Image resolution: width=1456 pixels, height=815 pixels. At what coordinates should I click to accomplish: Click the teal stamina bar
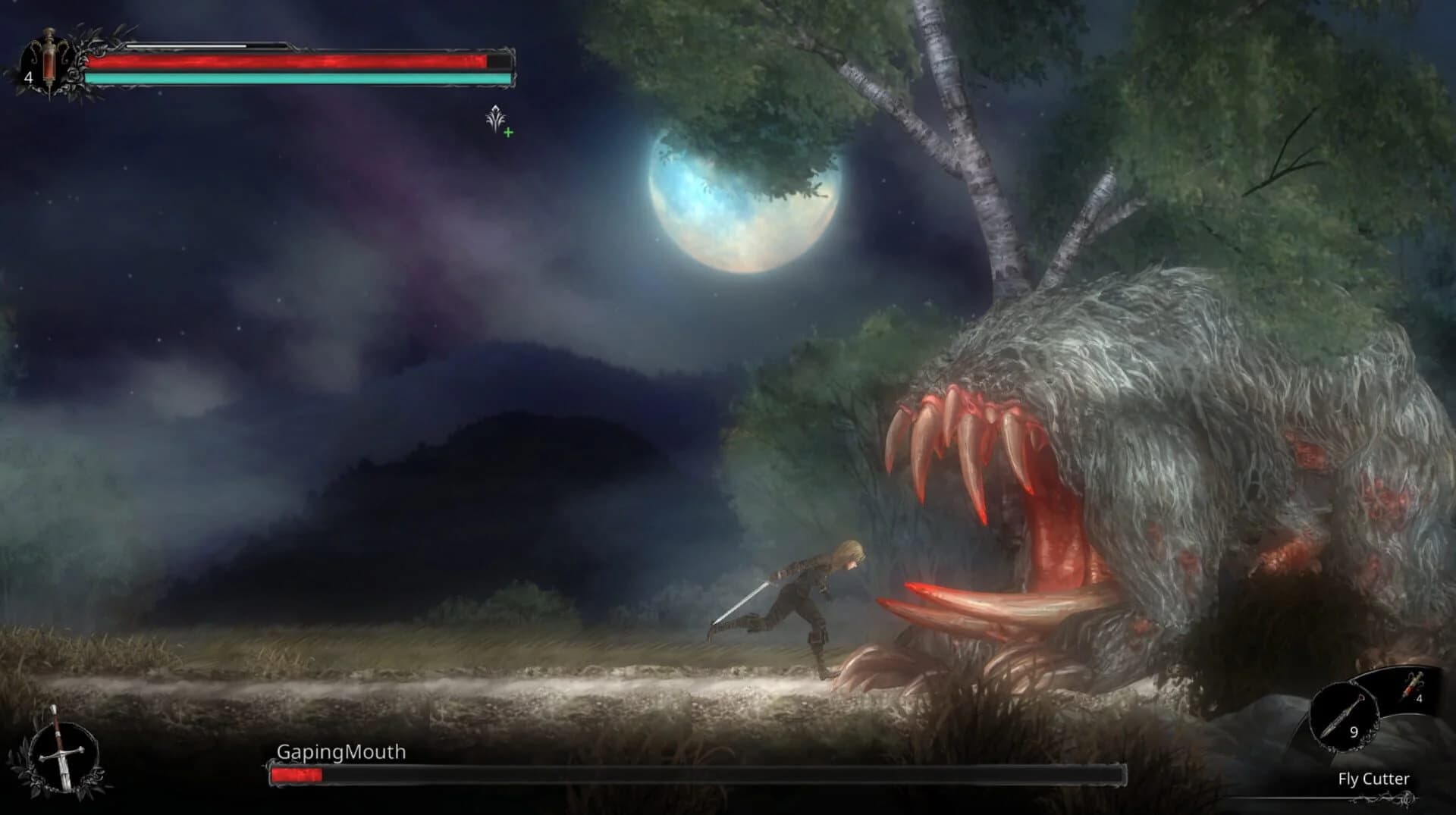pyautogui.click(x=296, y=77)
